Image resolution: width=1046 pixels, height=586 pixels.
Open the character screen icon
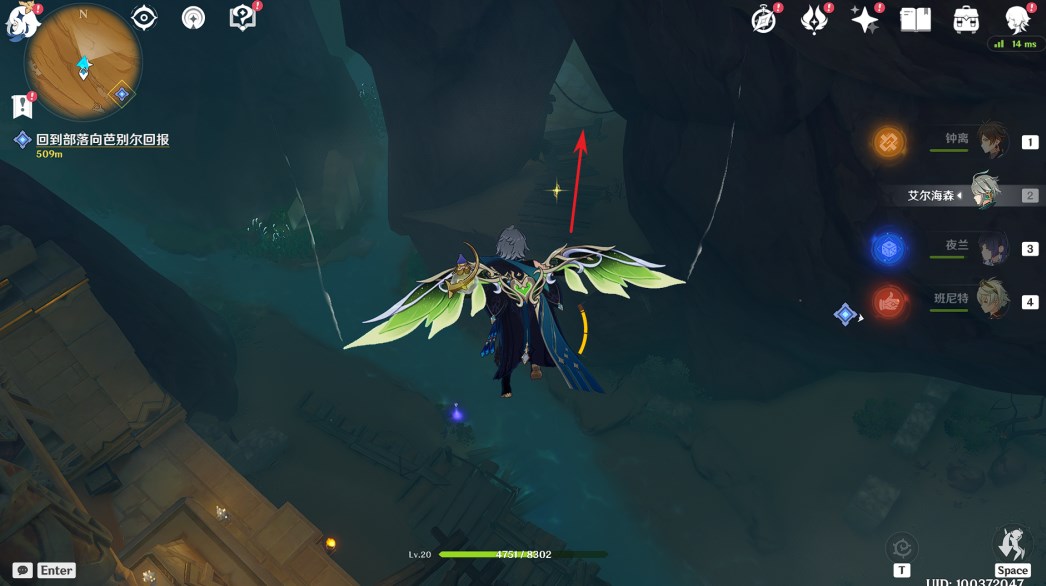point(1017,19)
